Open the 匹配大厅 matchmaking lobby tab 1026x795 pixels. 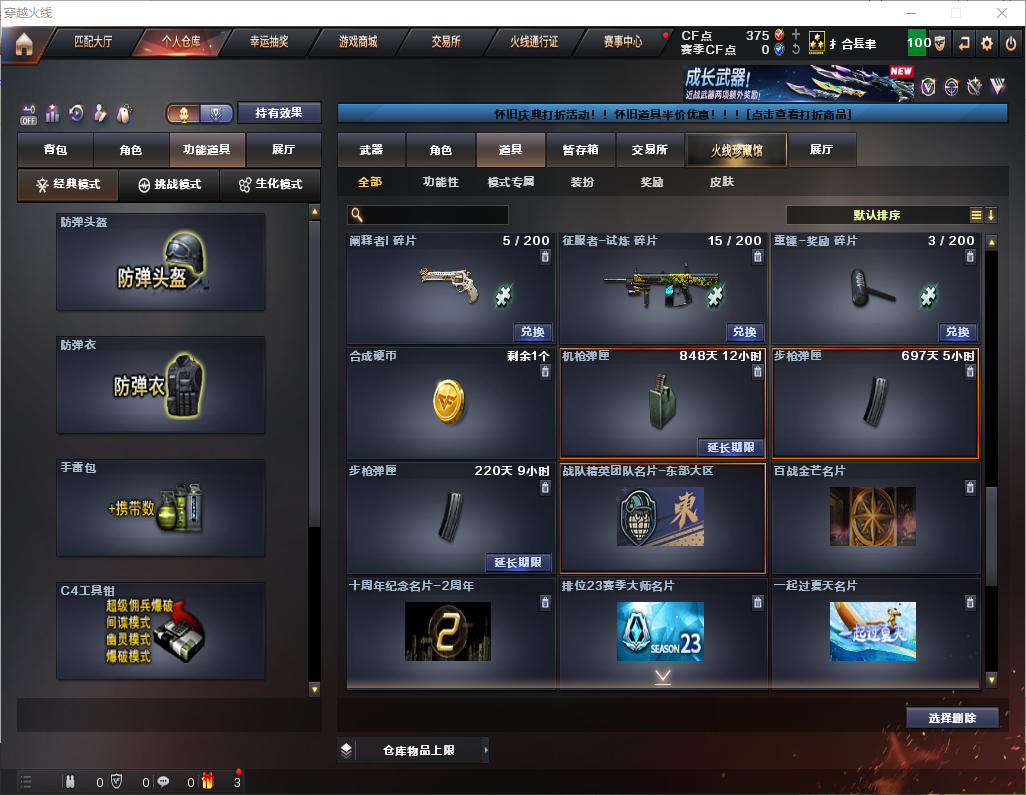point(93,42)
